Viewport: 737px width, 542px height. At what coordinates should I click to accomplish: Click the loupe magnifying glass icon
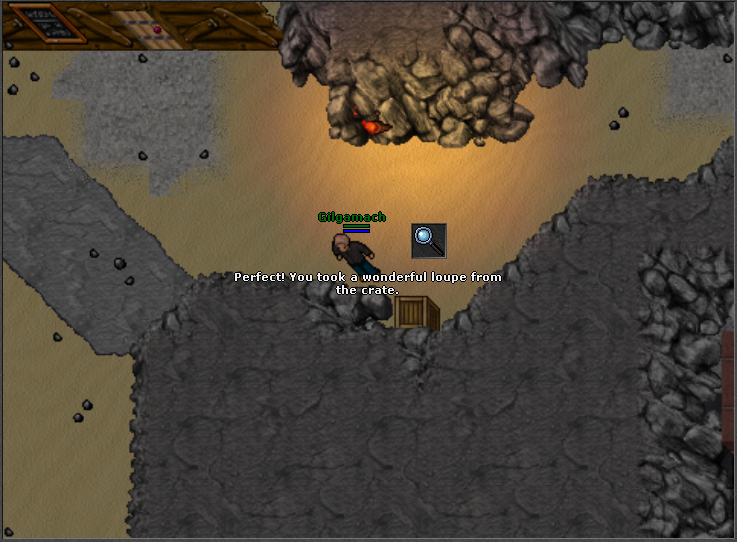tap(428, 240)
